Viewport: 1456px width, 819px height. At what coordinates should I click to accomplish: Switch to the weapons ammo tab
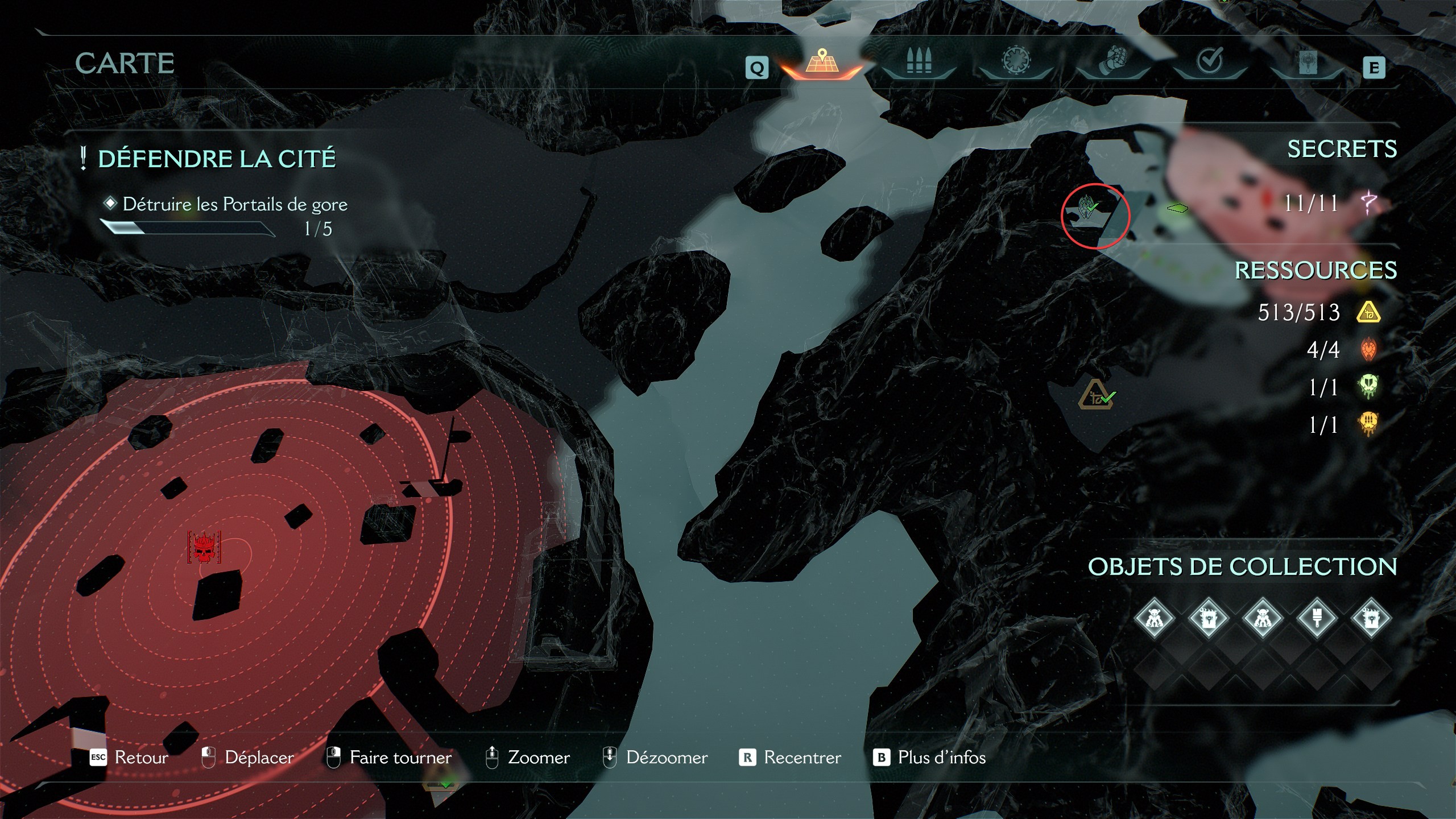click(x=919, y=60)
